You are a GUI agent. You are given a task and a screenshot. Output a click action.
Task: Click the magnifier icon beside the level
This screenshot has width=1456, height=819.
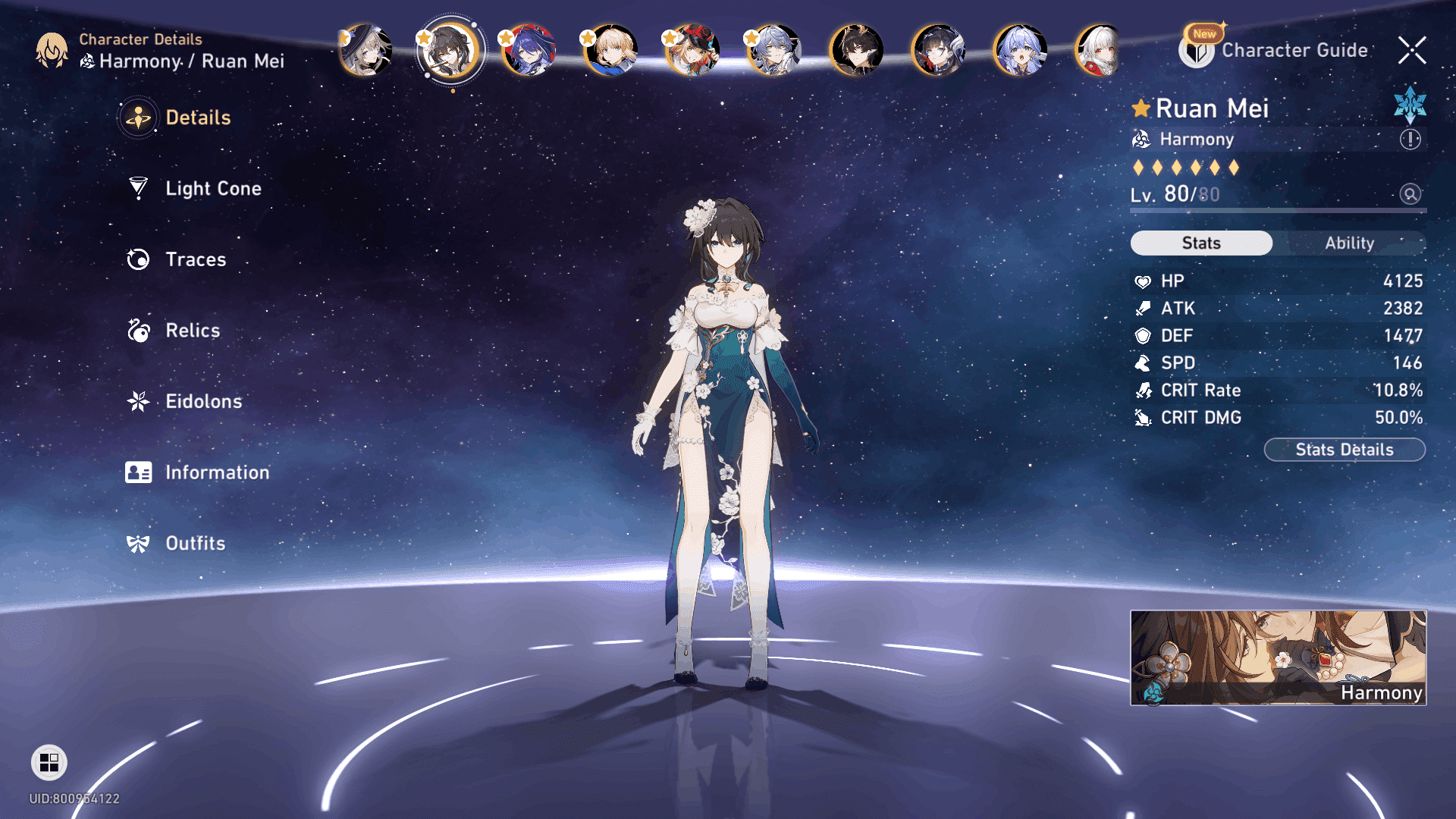click(1410, 194)
